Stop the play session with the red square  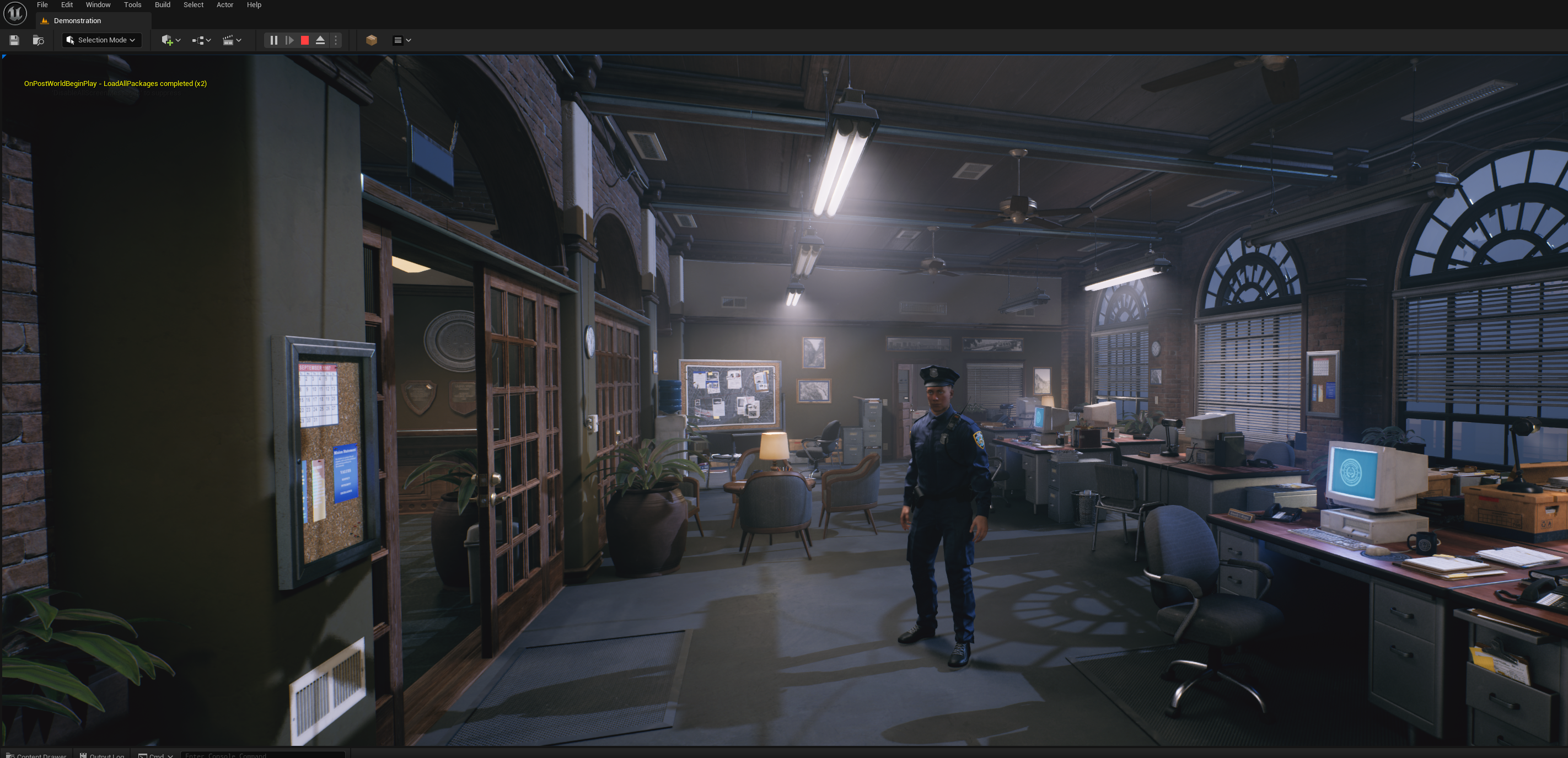pos(305,40)
